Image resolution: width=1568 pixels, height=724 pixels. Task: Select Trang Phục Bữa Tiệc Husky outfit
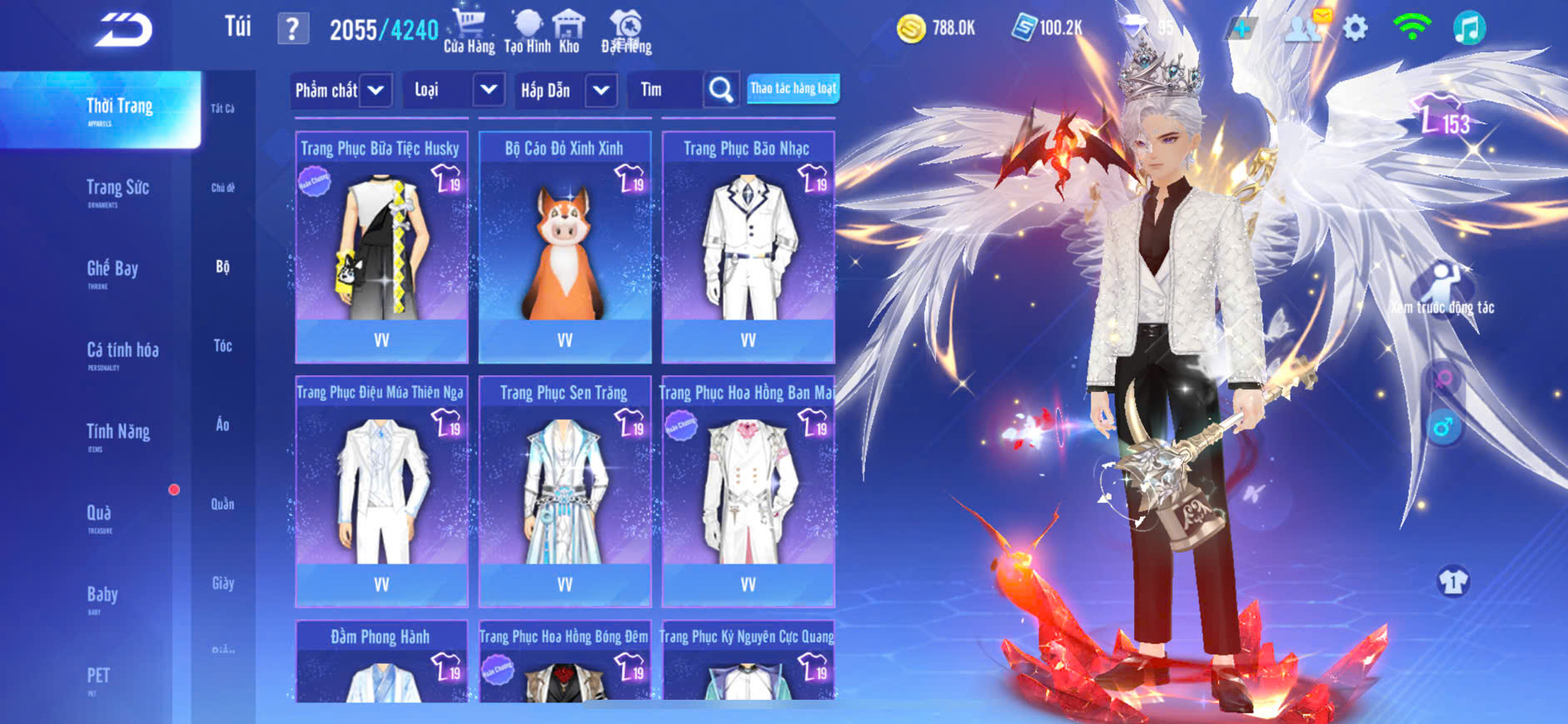(381, 245)
